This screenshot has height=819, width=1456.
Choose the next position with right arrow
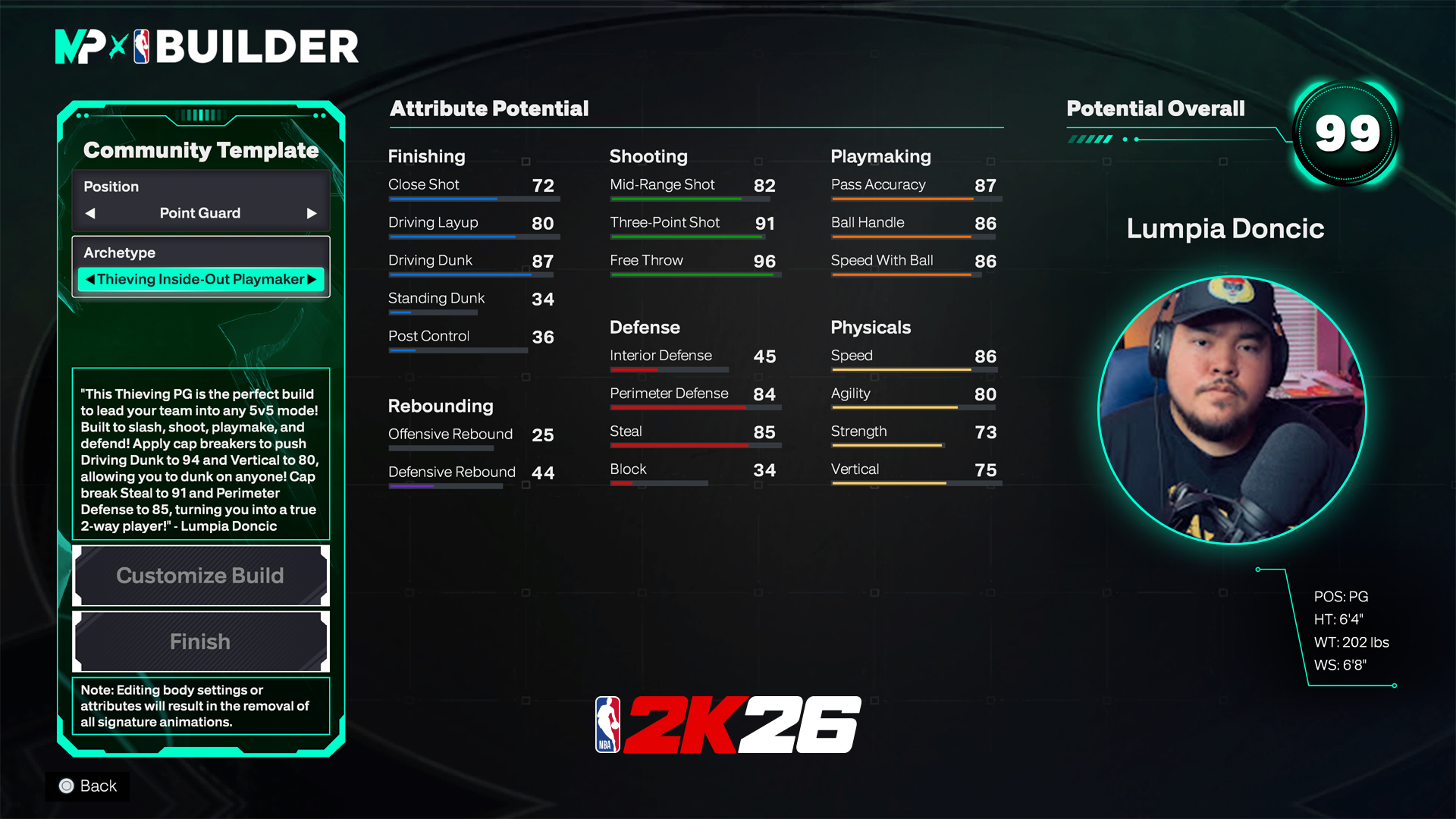click(311, 213)
